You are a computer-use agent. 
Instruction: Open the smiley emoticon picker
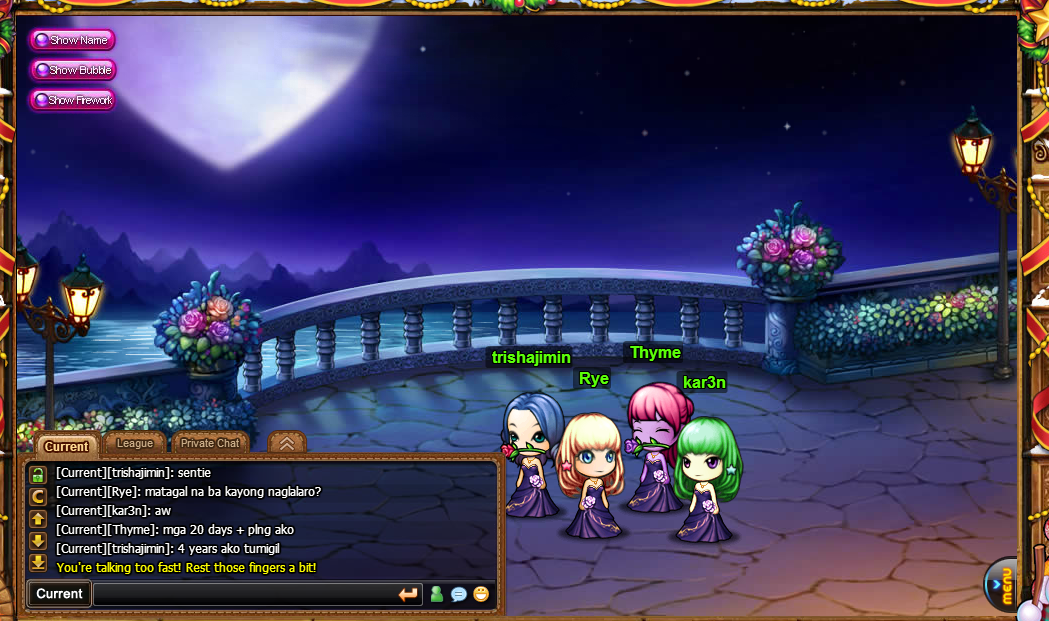point(482,594)
